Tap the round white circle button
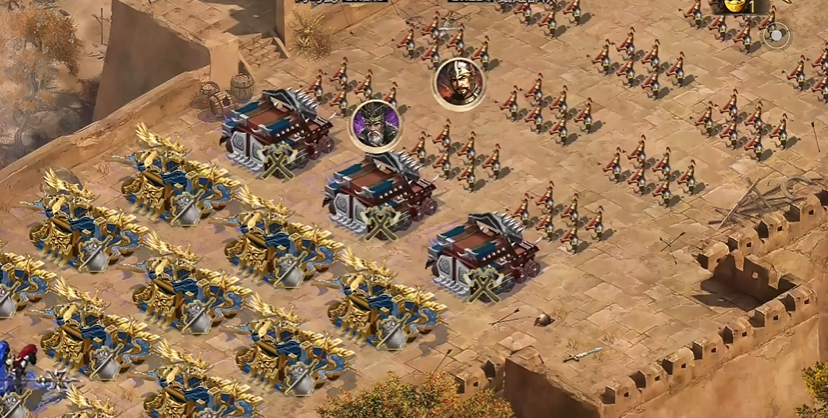The width and height of the screenshot is (828, 418). pos(776,37)
